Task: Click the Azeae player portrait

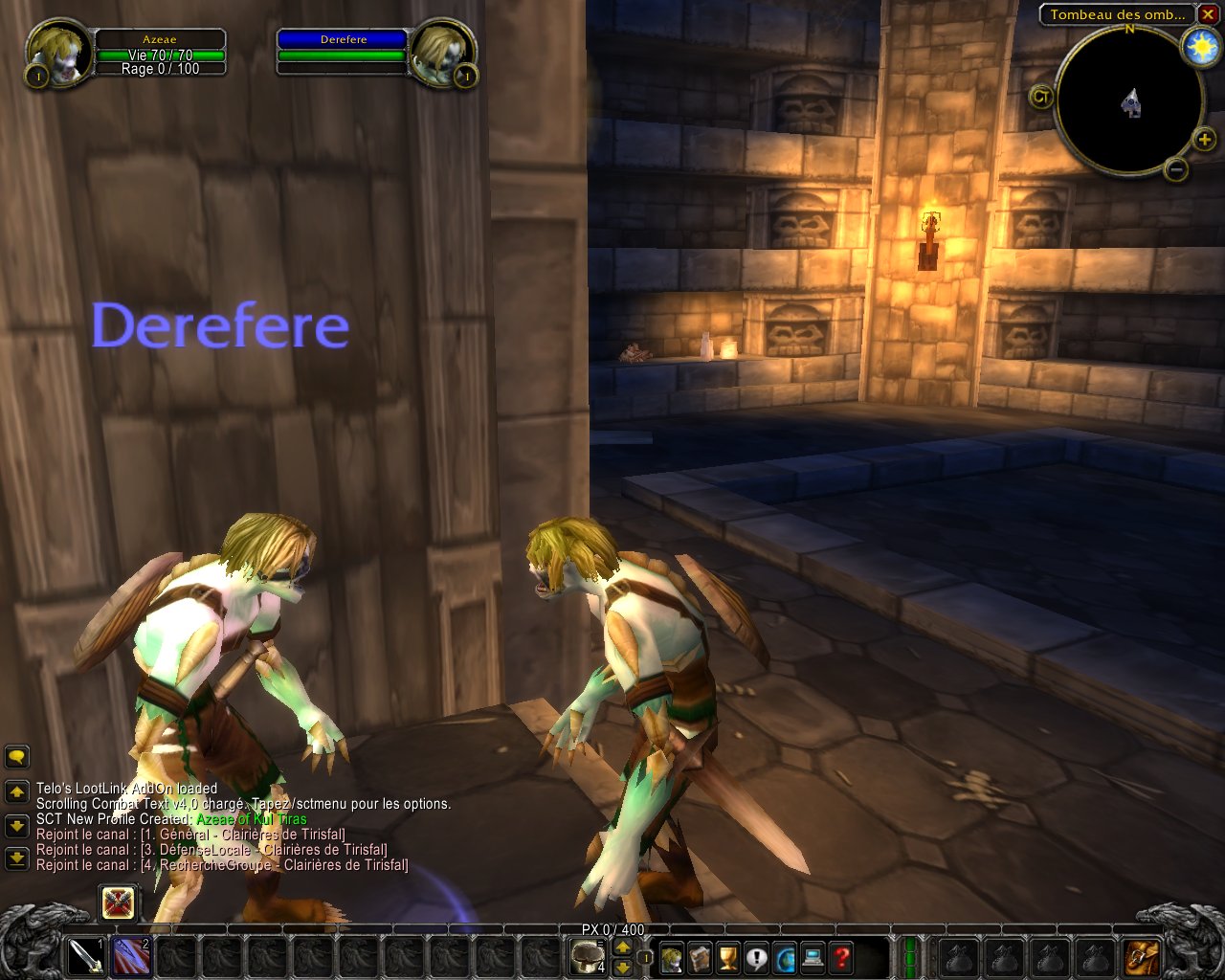Action: tap(59, 53)
